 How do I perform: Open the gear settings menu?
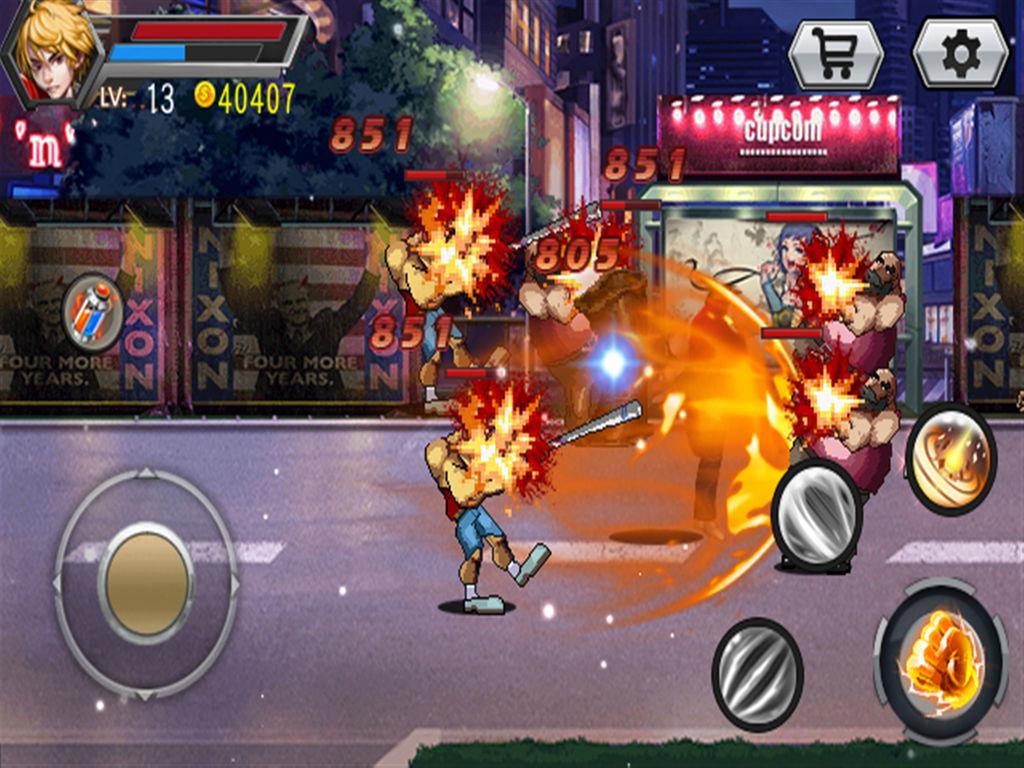coord(960,54)
